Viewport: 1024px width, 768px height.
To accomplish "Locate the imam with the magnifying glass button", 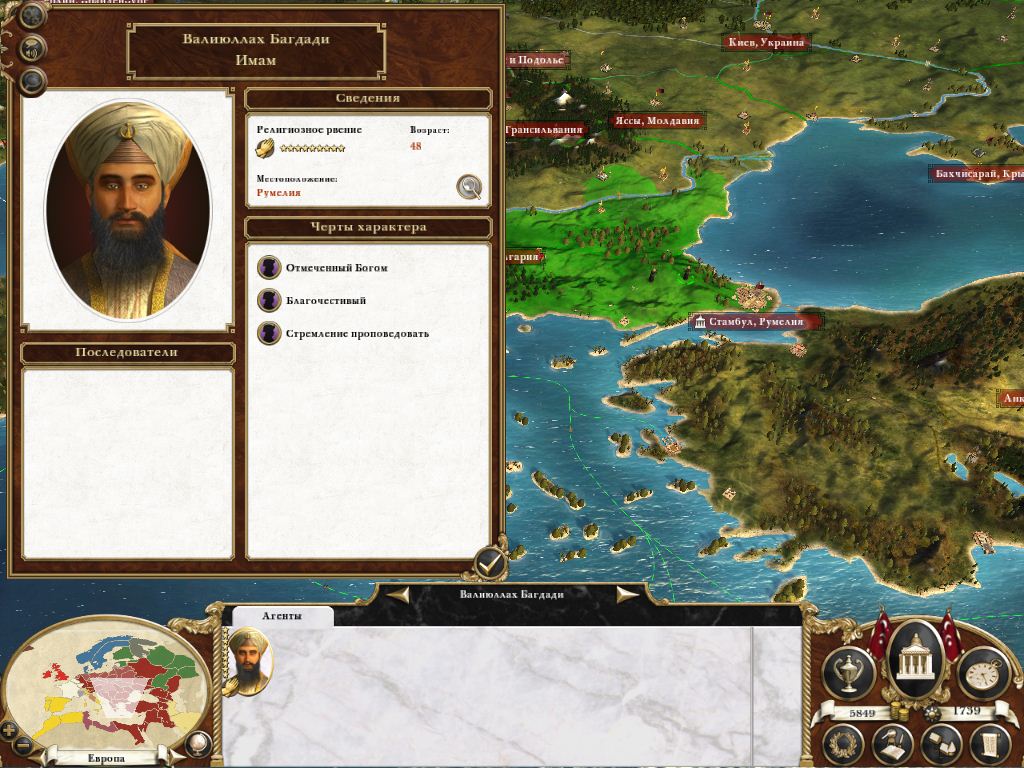I will click(469, 186).
